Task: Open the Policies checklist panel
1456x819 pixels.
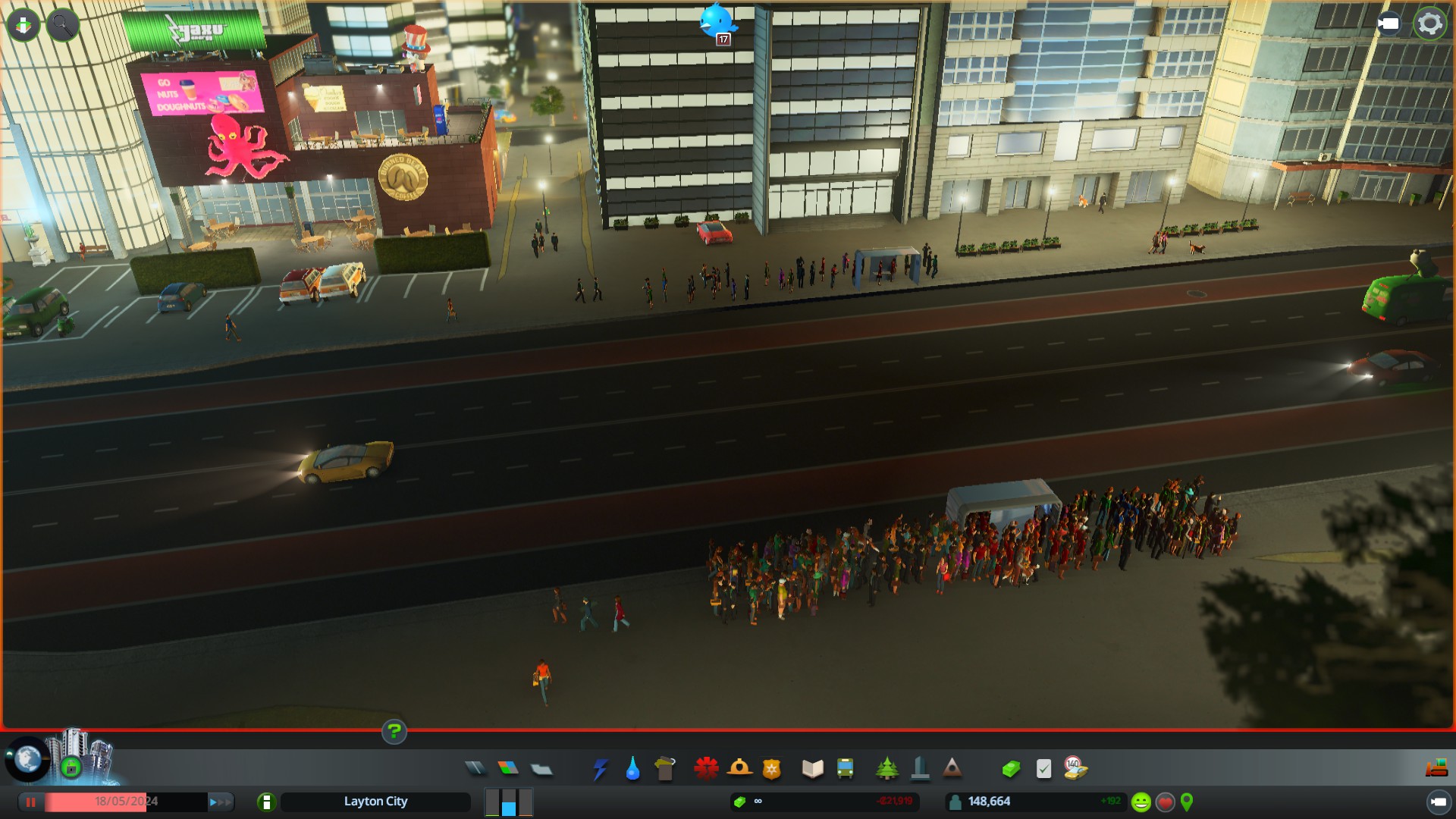Action: pyautogui.click(x=1043, y=769)
